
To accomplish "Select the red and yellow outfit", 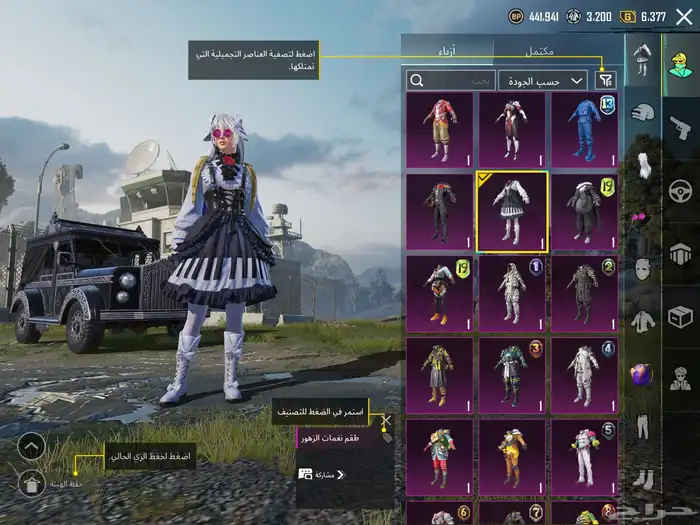I will tap(439, 129).
